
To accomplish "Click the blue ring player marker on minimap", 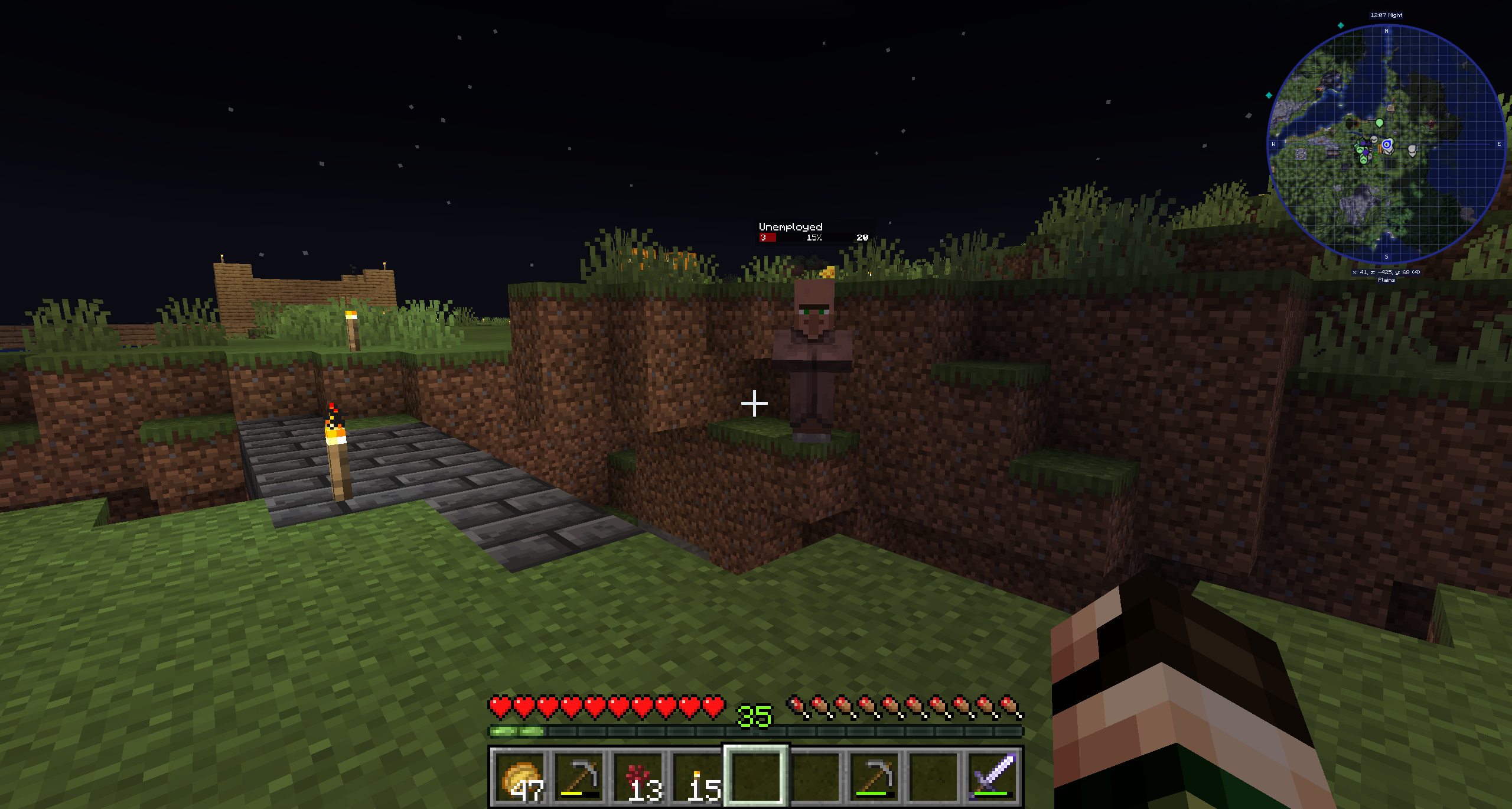I will [1387, 144].
